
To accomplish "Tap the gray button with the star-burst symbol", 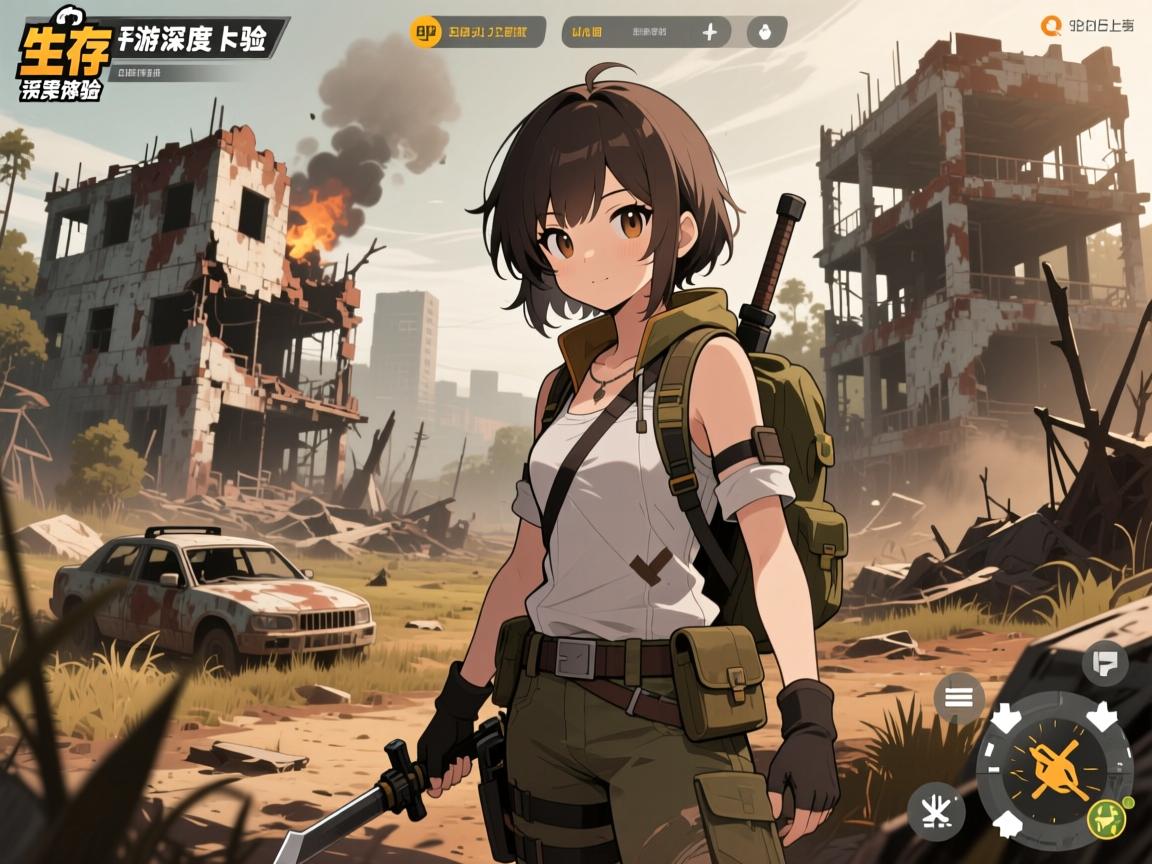I will pos(936,811).
